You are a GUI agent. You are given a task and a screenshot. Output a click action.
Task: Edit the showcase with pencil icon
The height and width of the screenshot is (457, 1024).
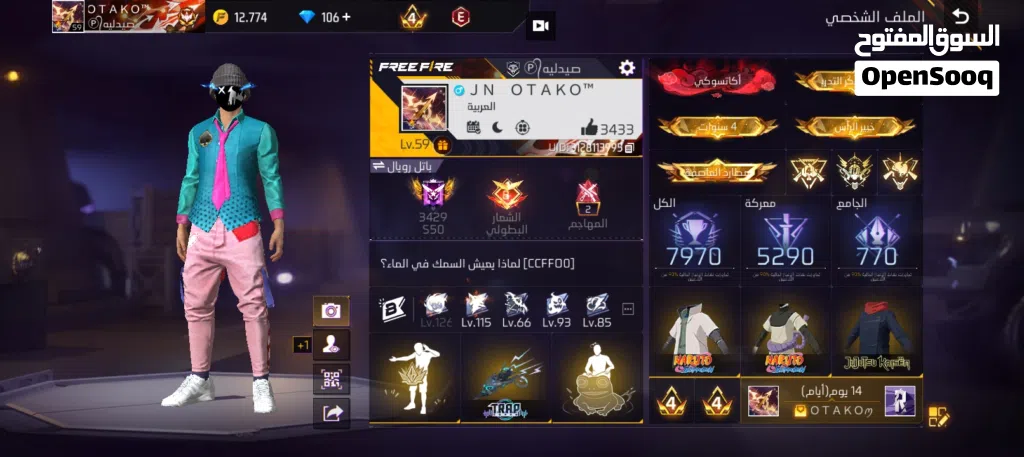937,416
